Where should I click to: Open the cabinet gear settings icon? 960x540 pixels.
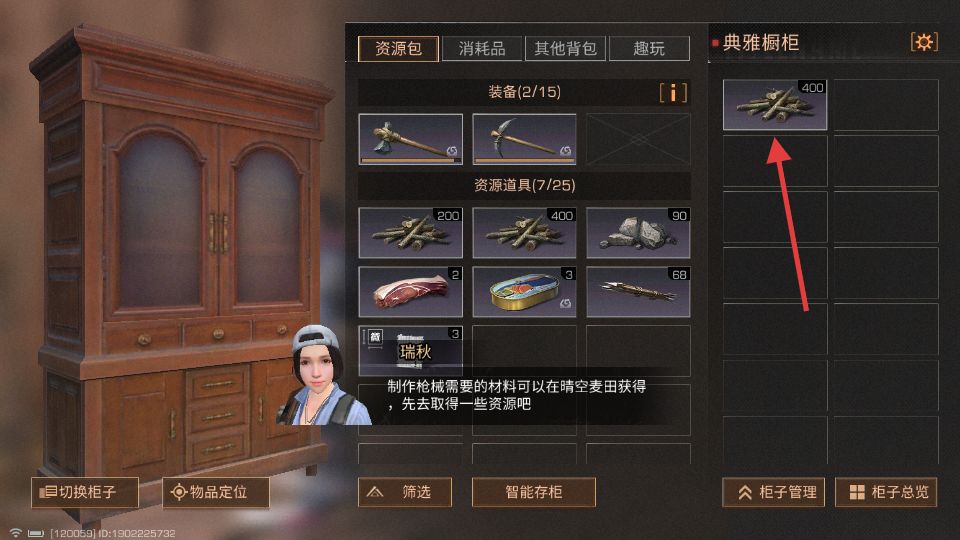point(924,42)
